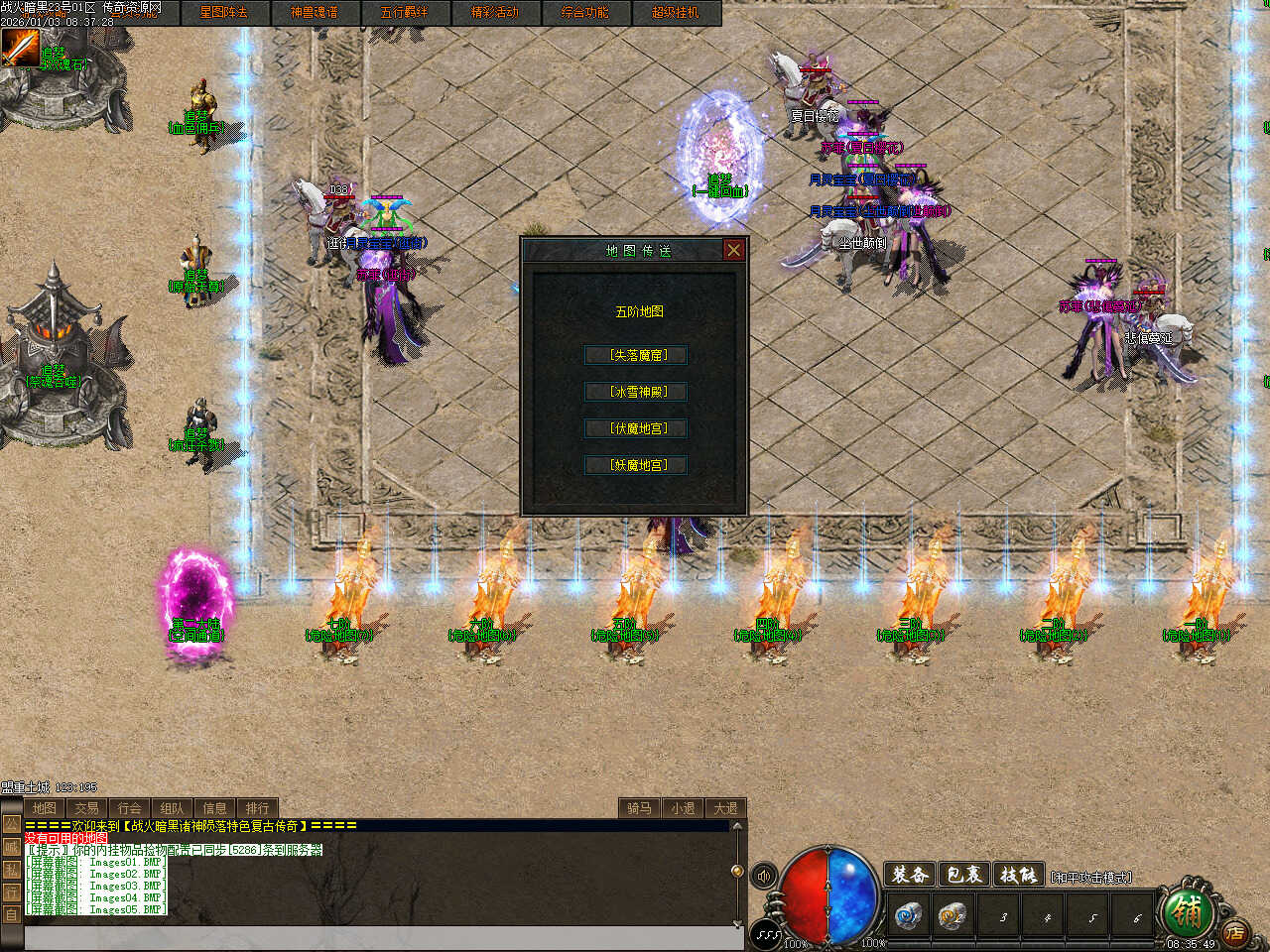
Task: Open 精彩活动 events menu
Action: pyautogui.click(x=494, y=13)
